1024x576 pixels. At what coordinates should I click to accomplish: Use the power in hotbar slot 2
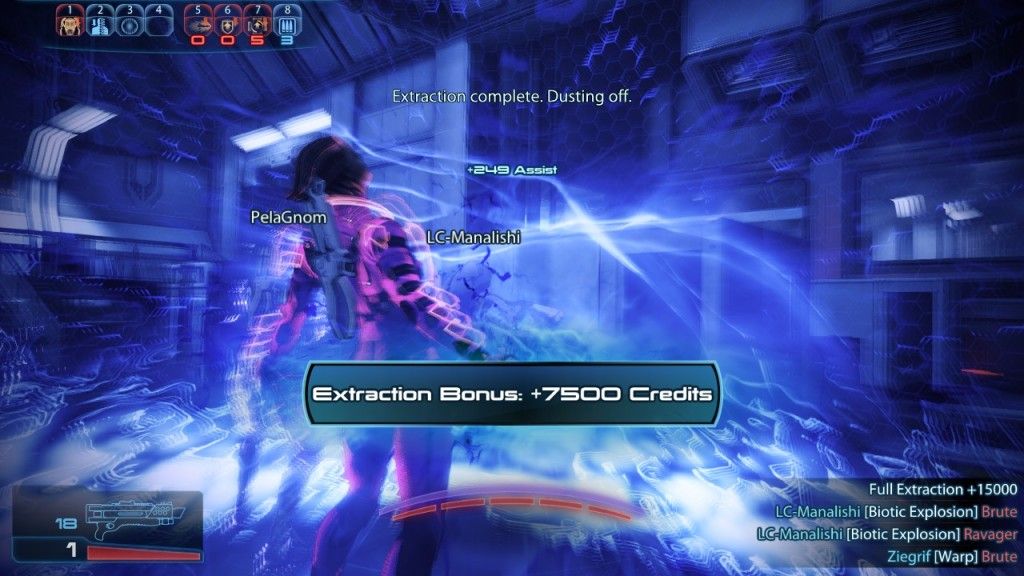pos(98,22)
